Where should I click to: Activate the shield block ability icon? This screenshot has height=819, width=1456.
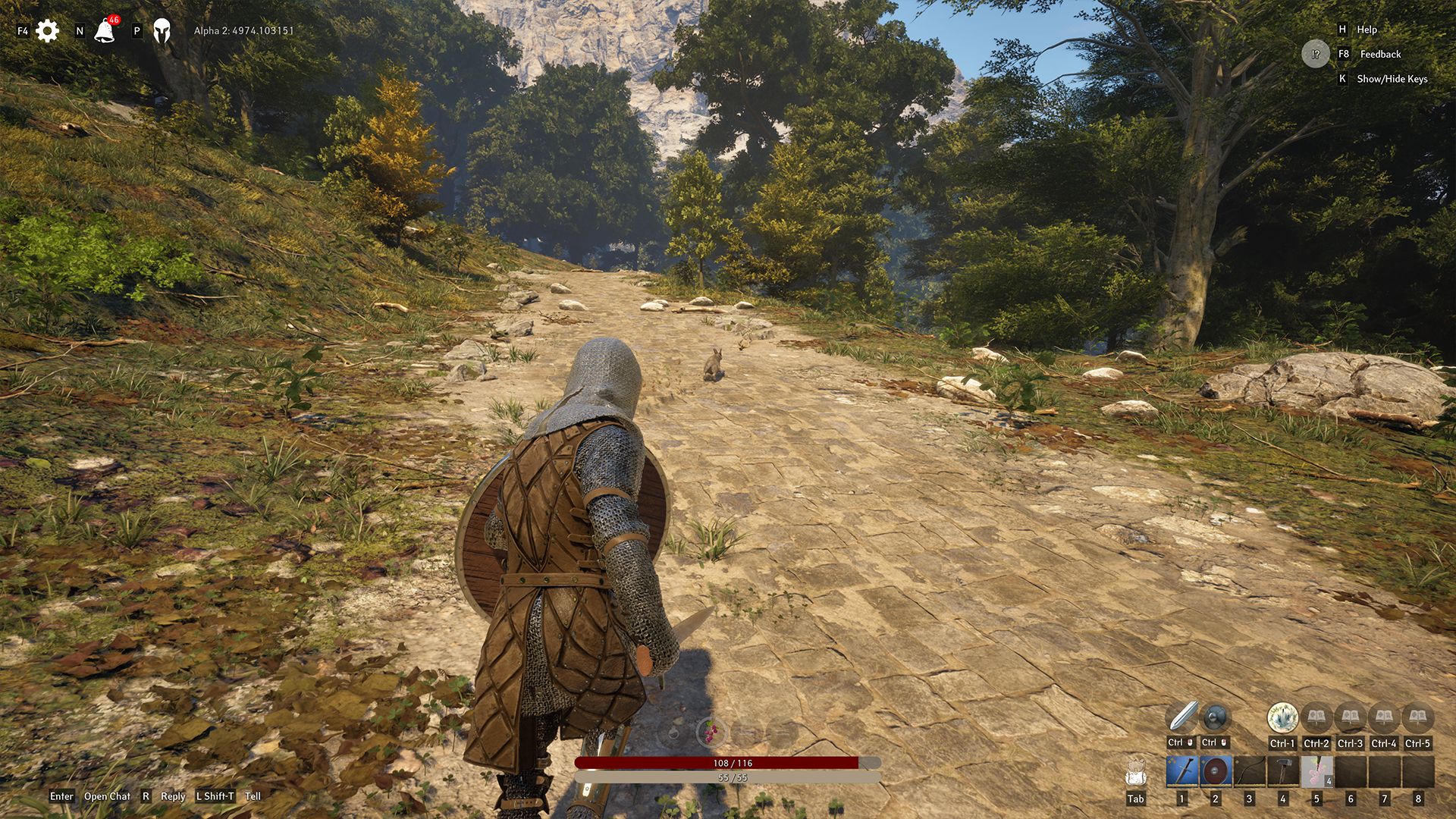pyautogui.click(x=1215, y=717)
